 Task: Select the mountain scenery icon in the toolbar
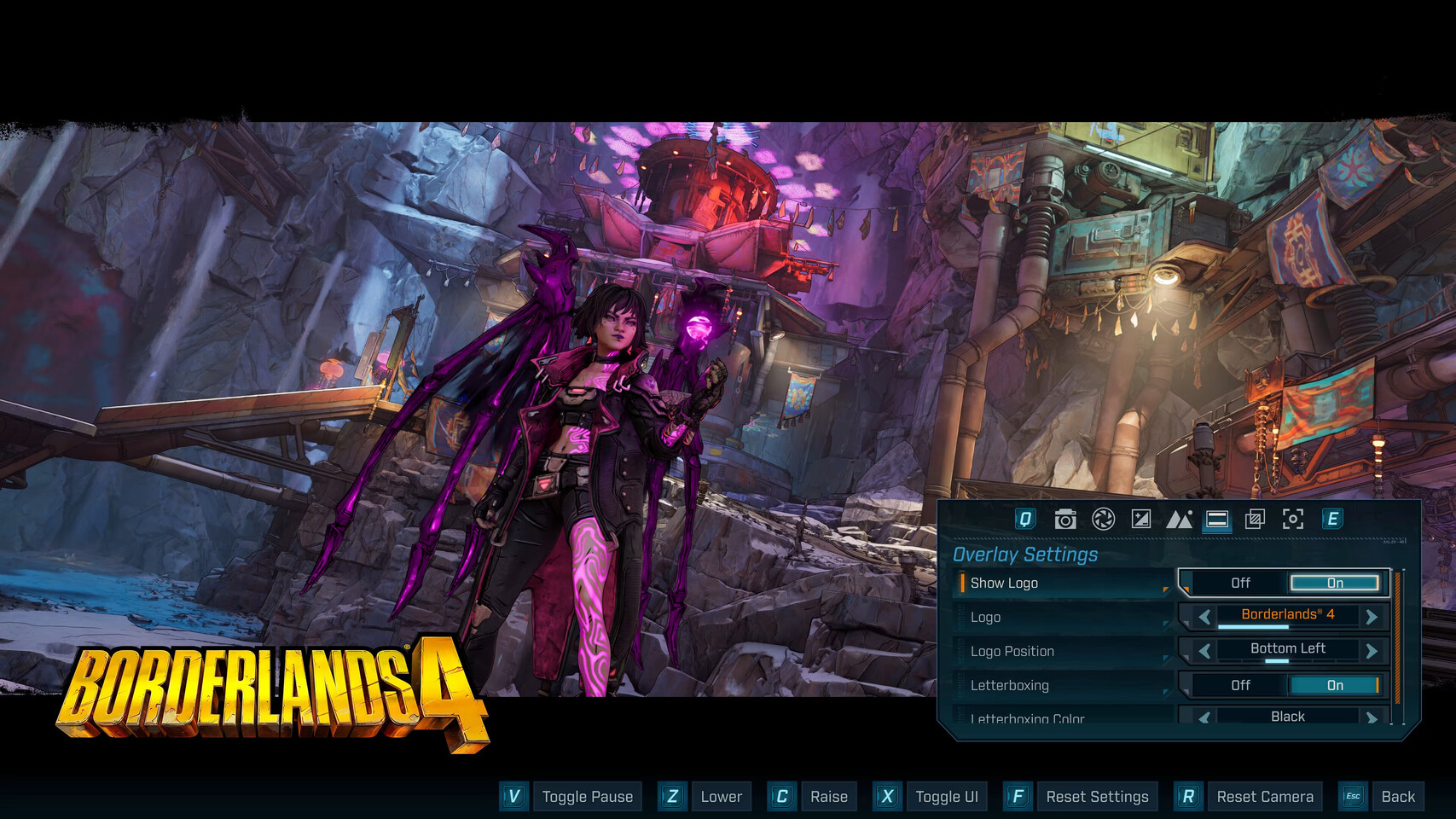(1180, 519)
